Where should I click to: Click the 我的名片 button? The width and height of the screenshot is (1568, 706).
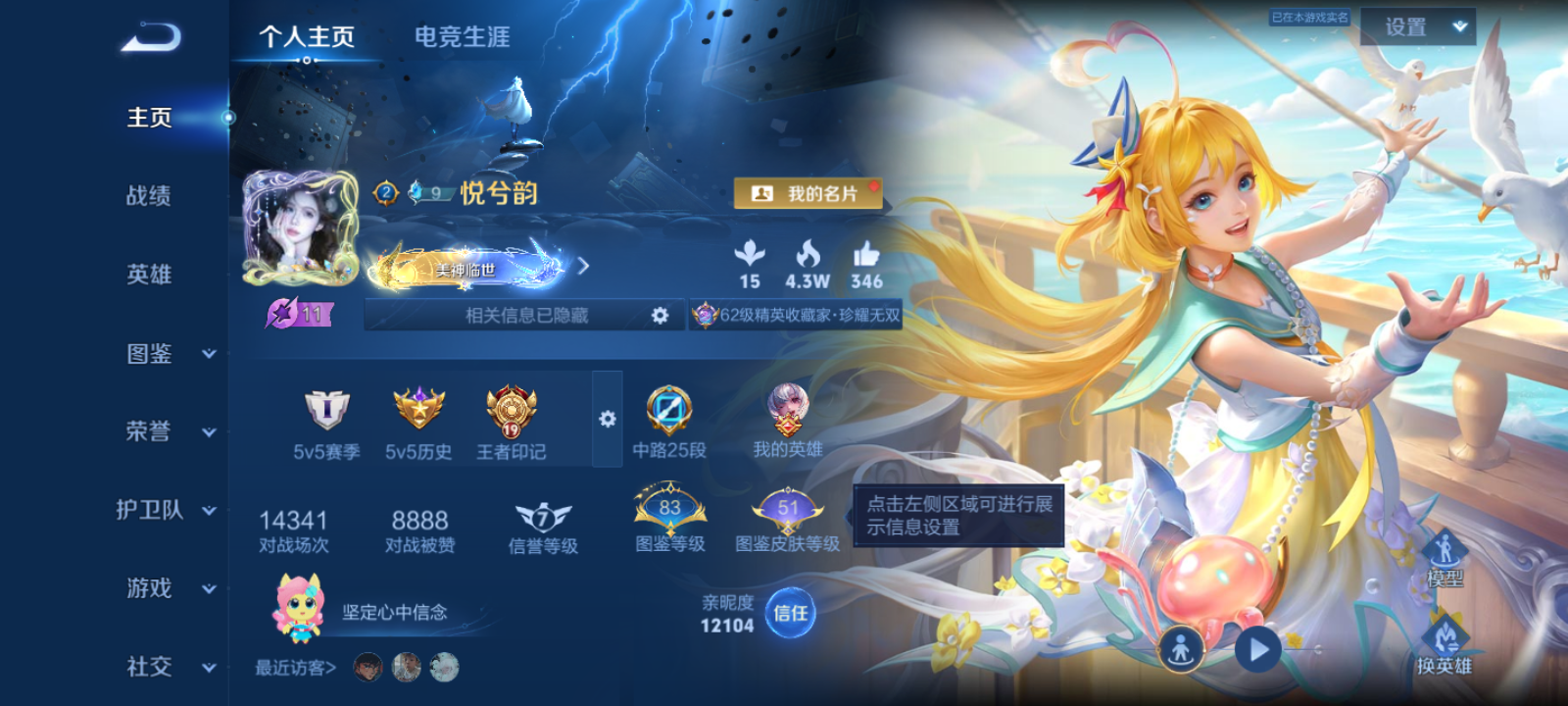pos(808,193)
